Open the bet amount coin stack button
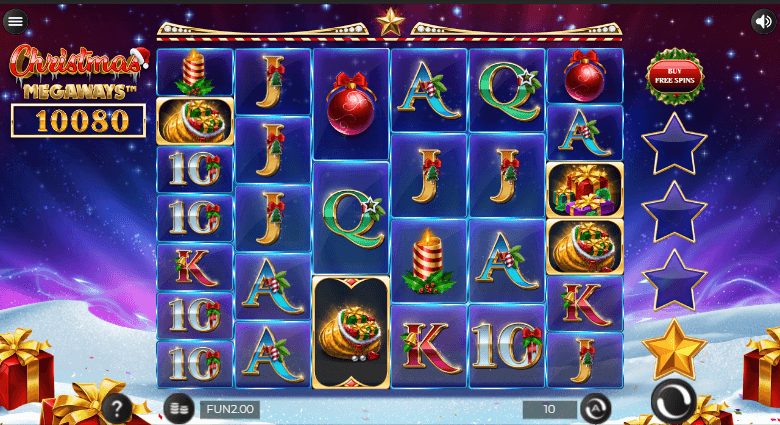 pos(179,409)
